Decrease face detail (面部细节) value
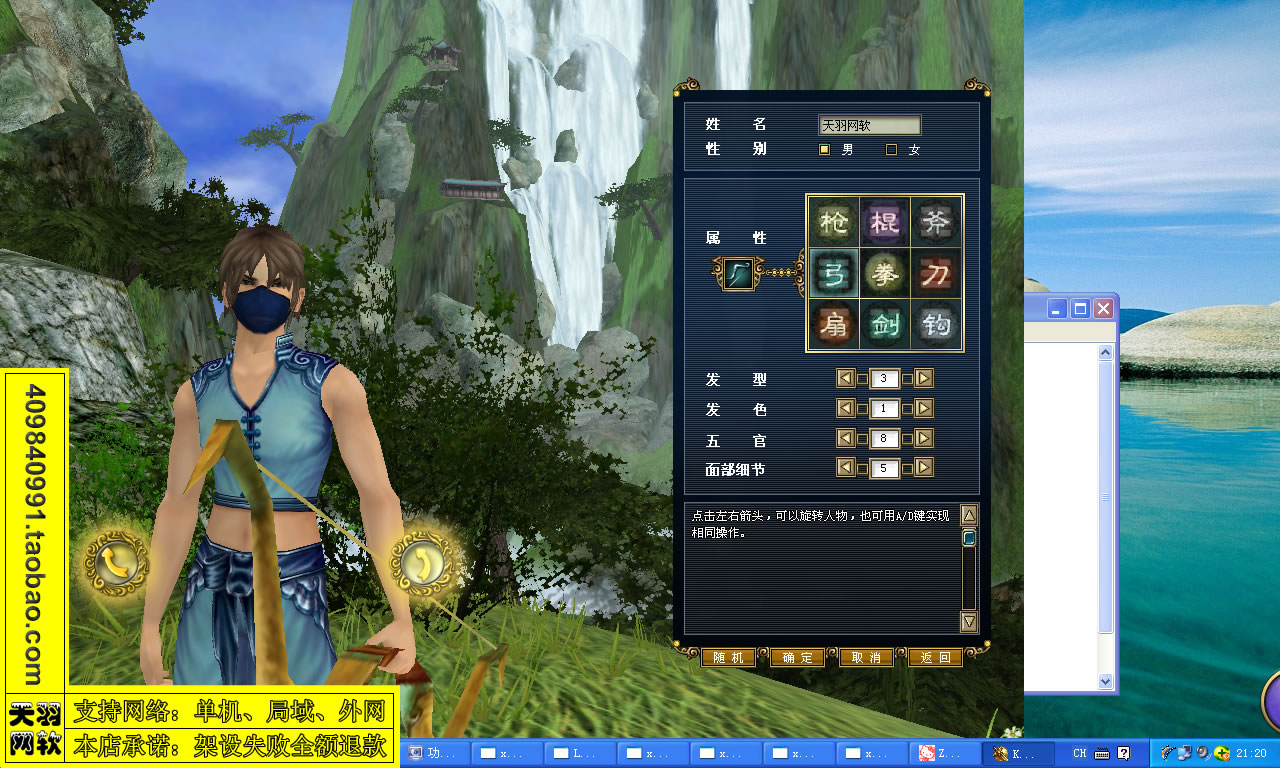 [x=845, y=468]
